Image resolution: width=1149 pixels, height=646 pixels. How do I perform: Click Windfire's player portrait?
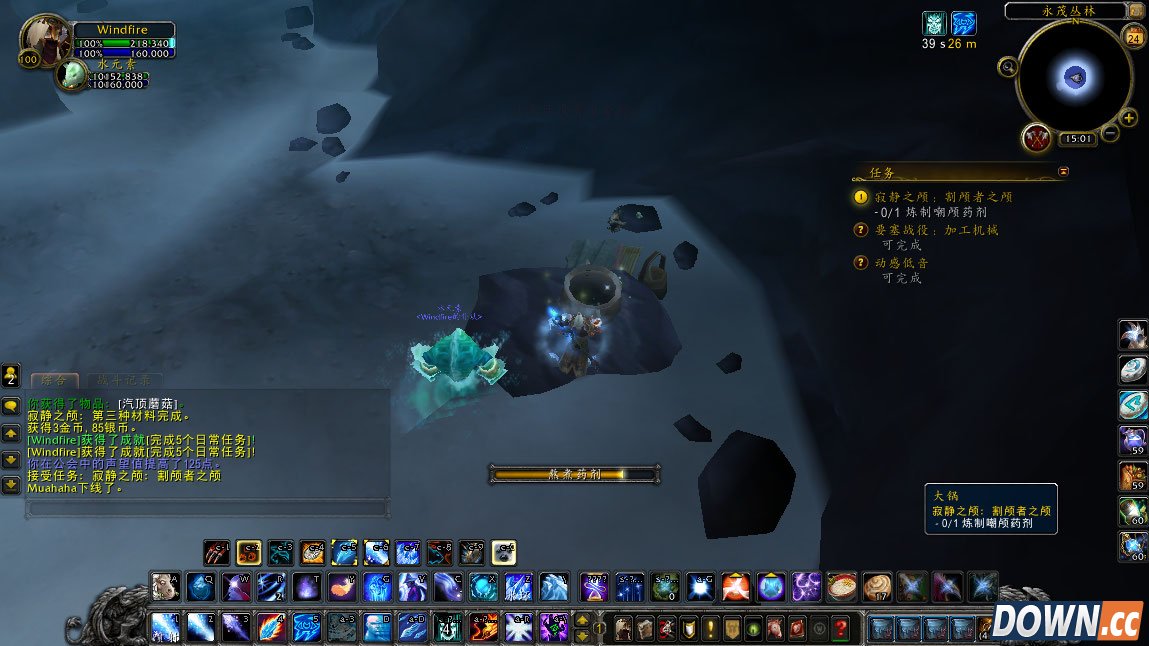[x=44, y=40]
